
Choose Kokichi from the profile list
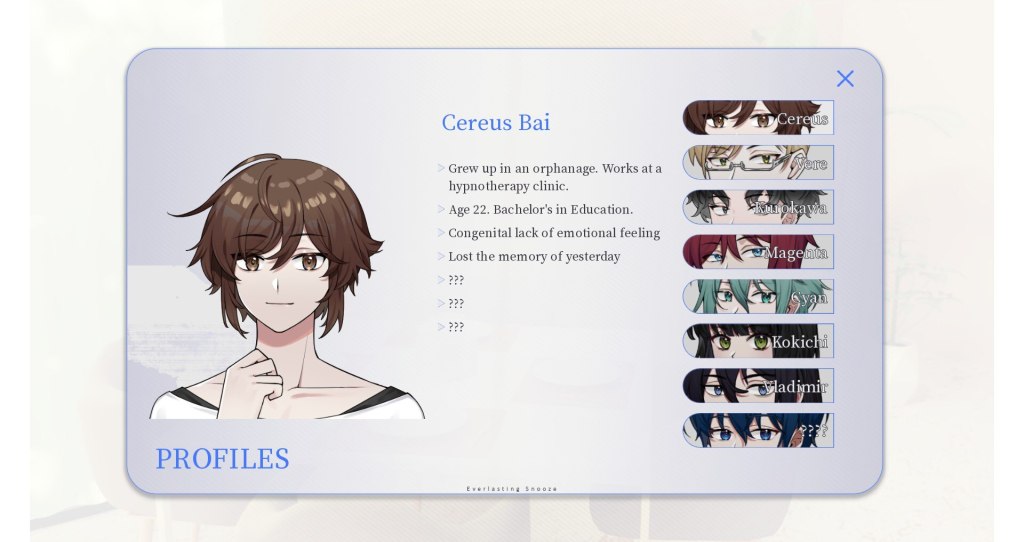pyautogui.click(x=758, y=341)
